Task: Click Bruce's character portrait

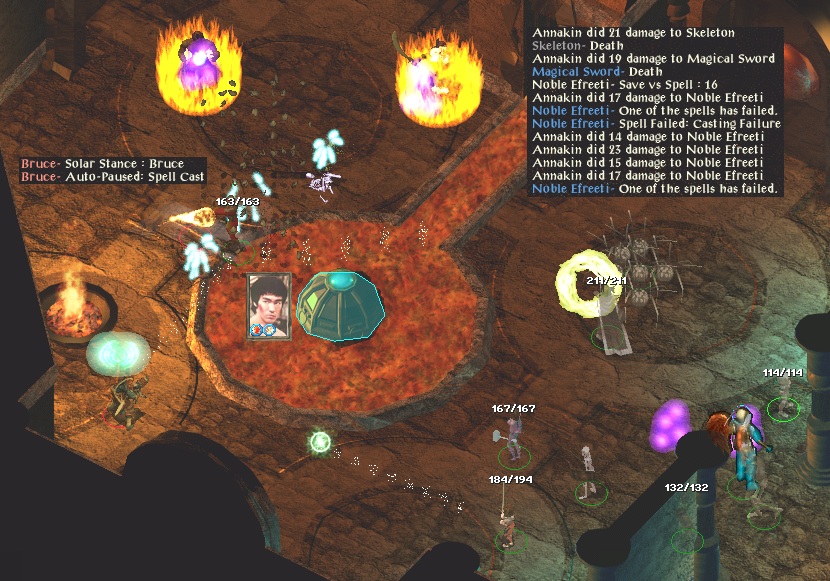Action: (269, 306)
